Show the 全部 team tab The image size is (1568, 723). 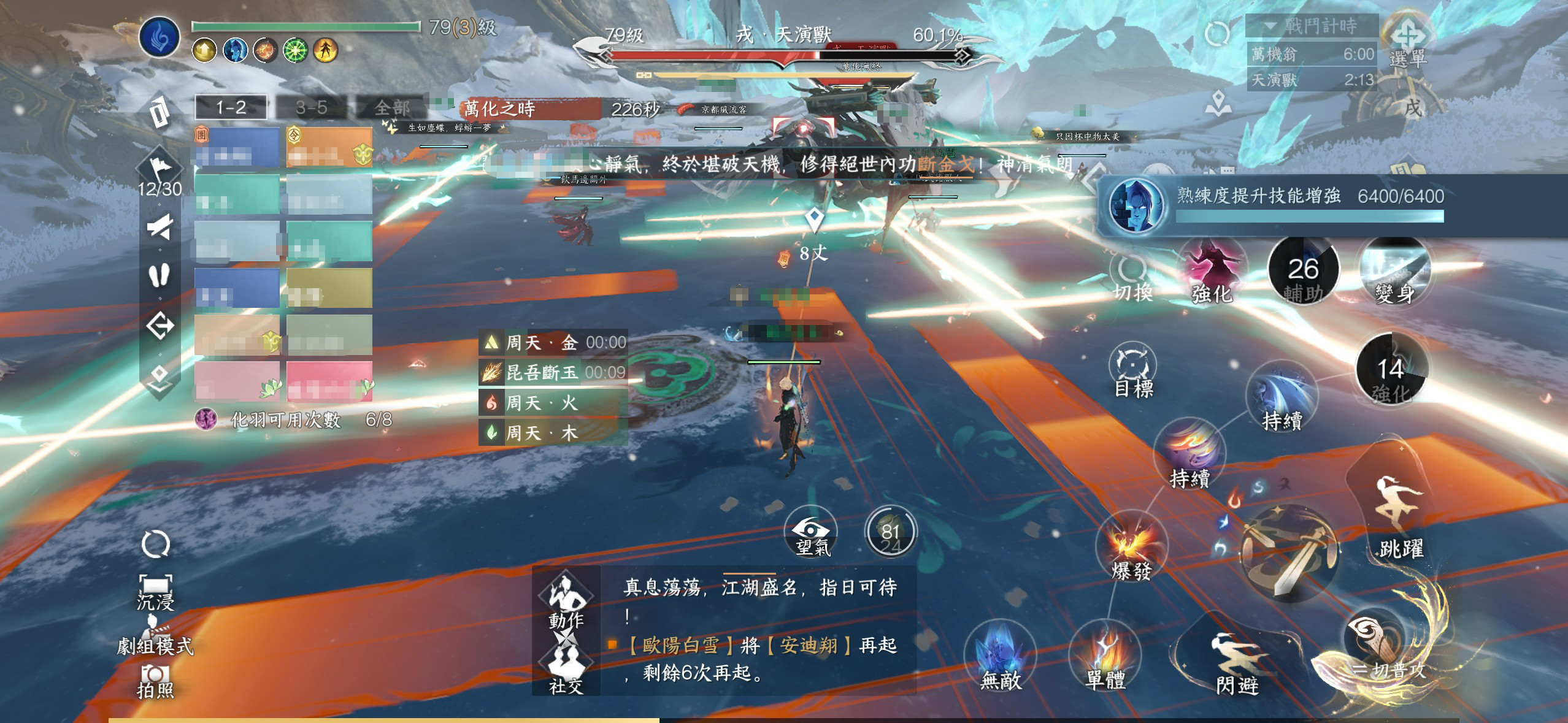click(x=391, y=108)
